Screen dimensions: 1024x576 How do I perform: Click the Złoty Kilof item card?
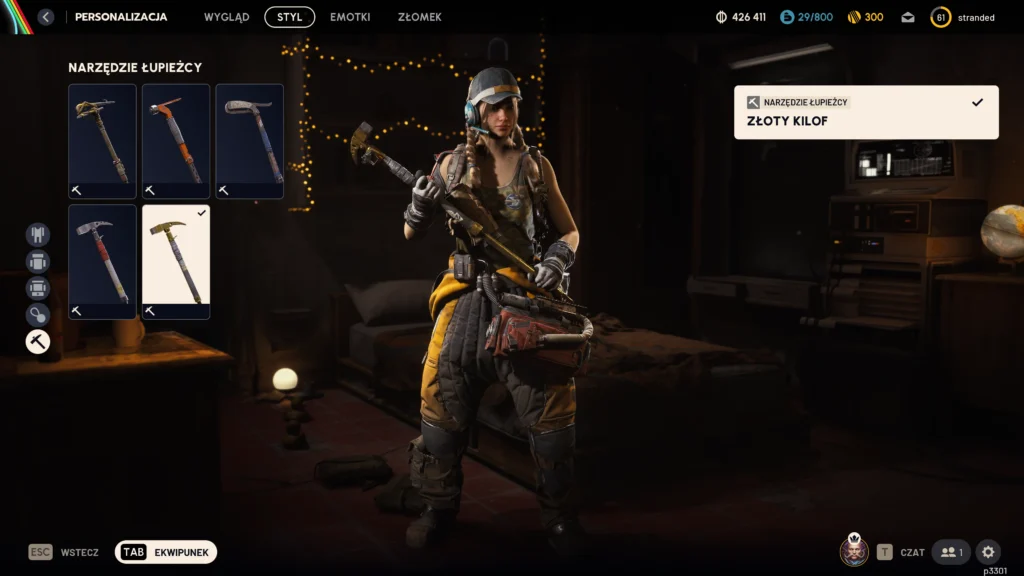coord(866,112)
